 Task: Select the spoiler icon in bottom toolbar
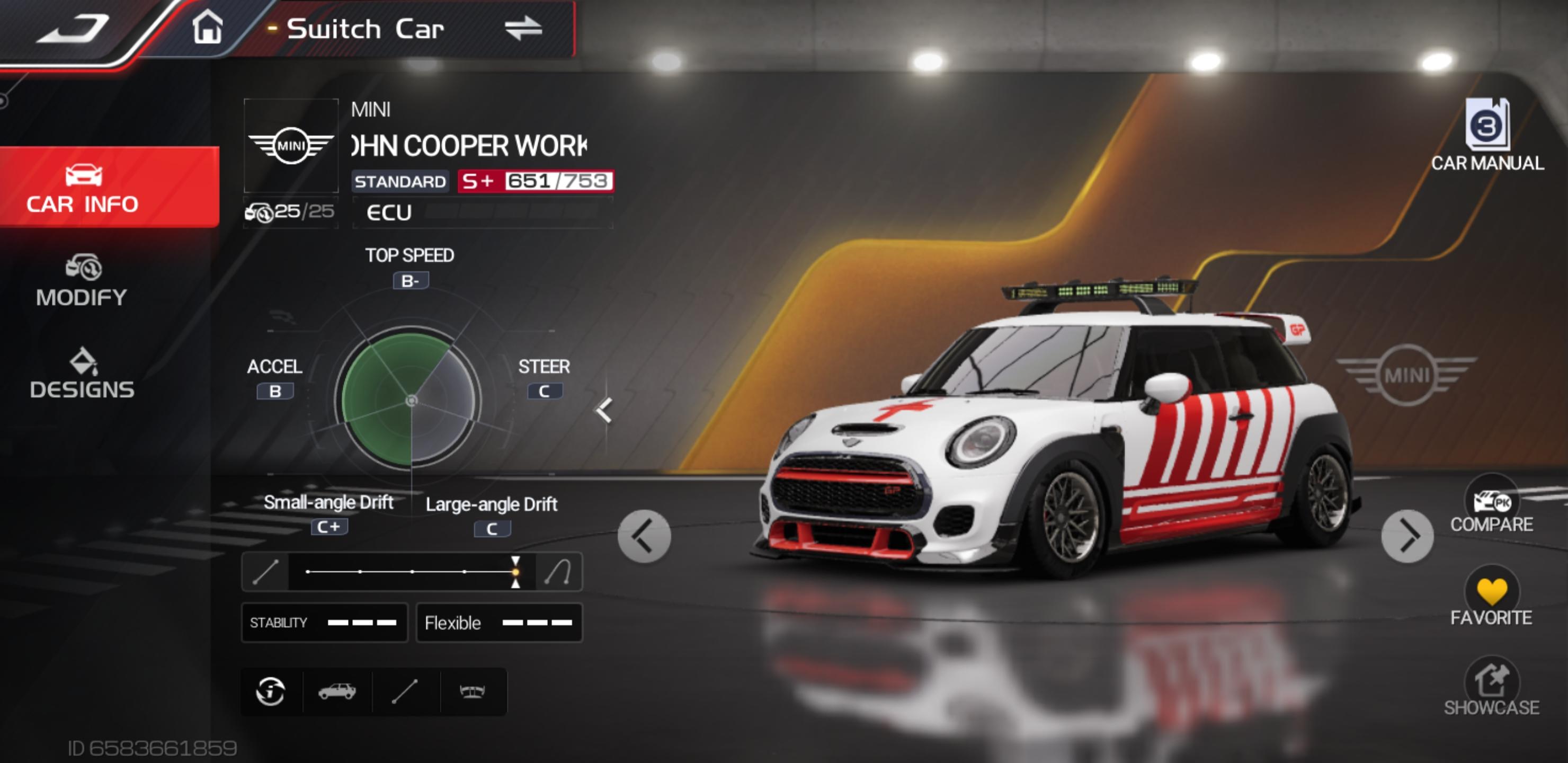coord(472,692)
